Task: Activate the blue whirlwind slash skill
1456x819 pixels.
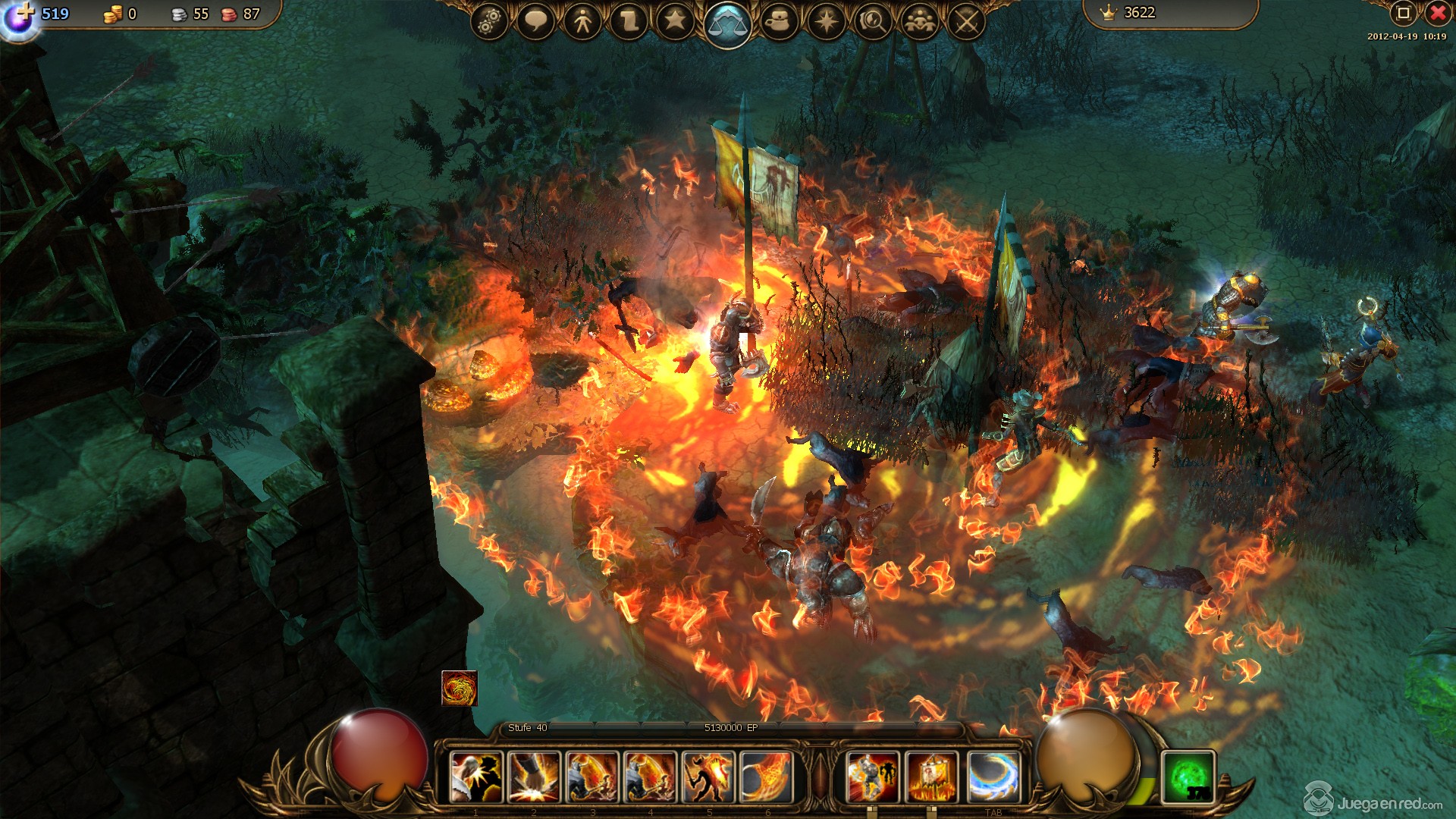Action: [993, 777]
